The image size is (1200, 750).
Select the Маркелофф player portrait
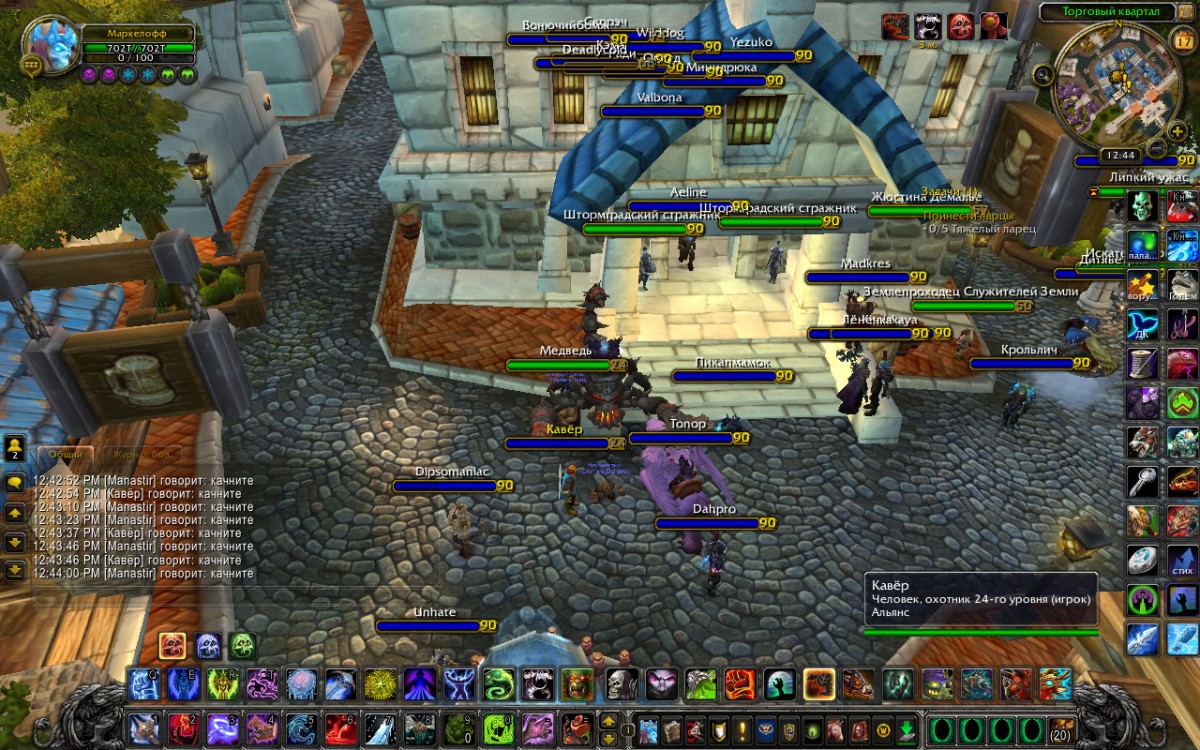coord(50,42)
